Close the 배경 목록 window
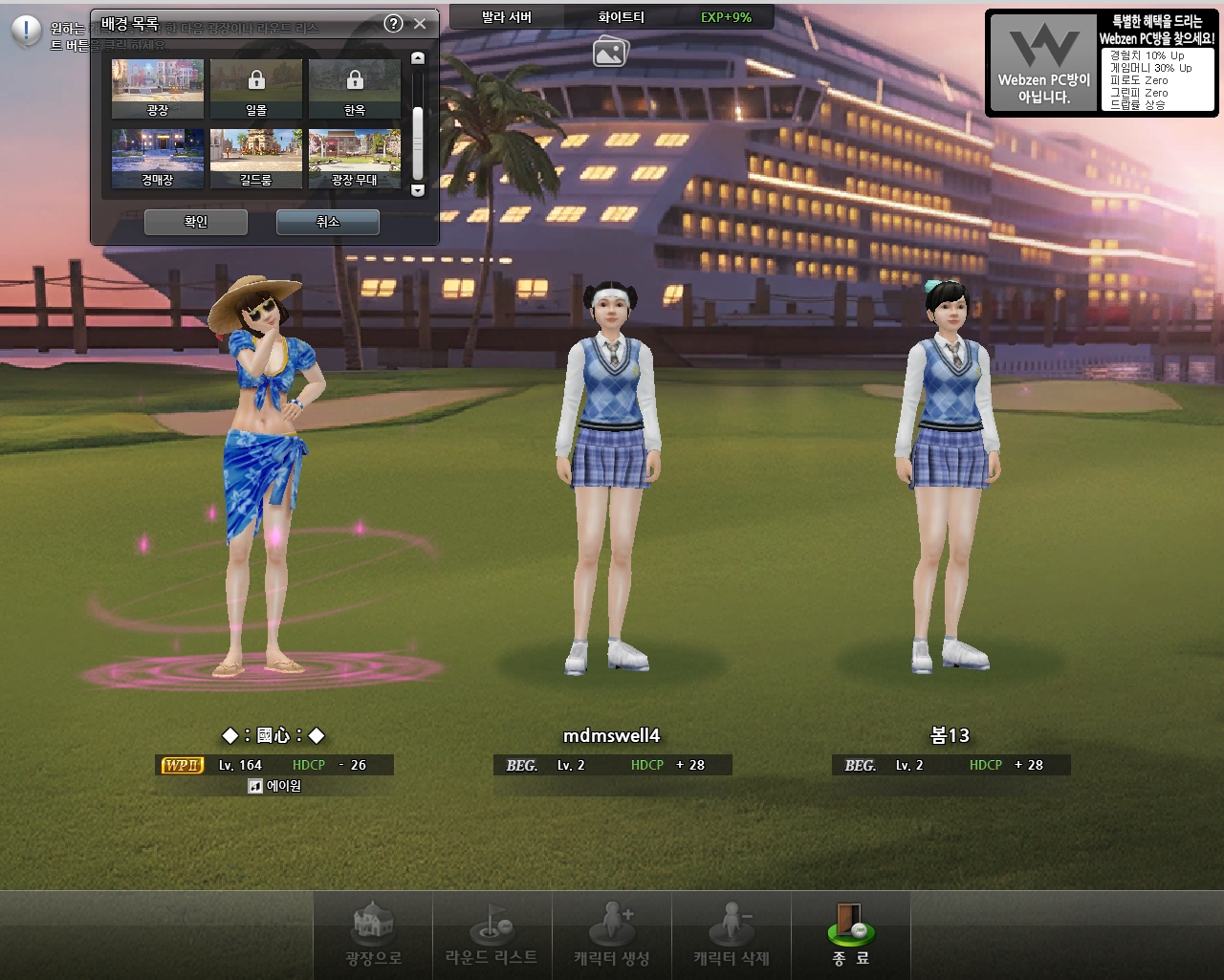The image size is (1224, 980). point(420,24)
